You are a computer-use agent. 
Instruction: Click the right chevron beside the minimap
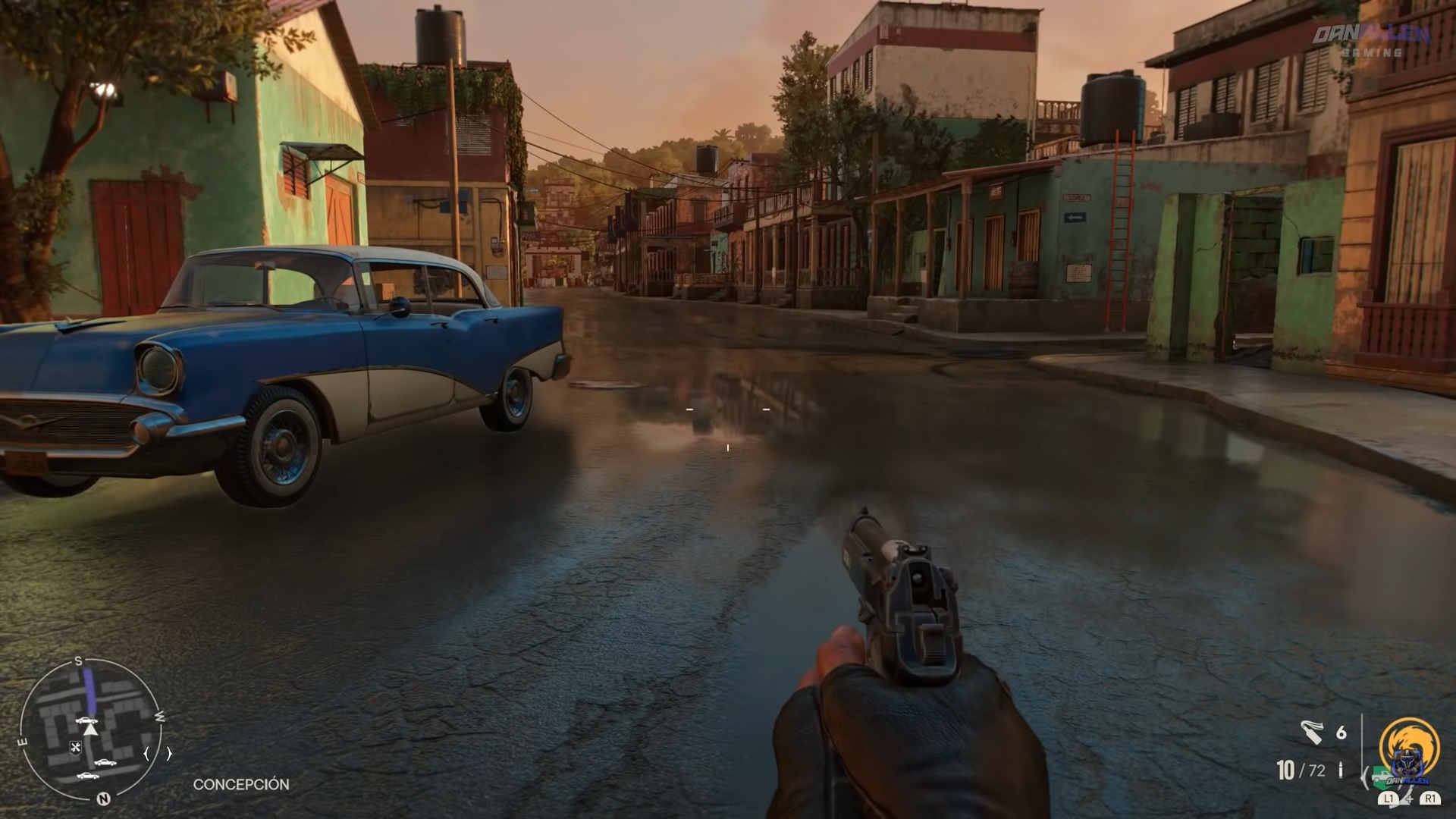[169, 752]
